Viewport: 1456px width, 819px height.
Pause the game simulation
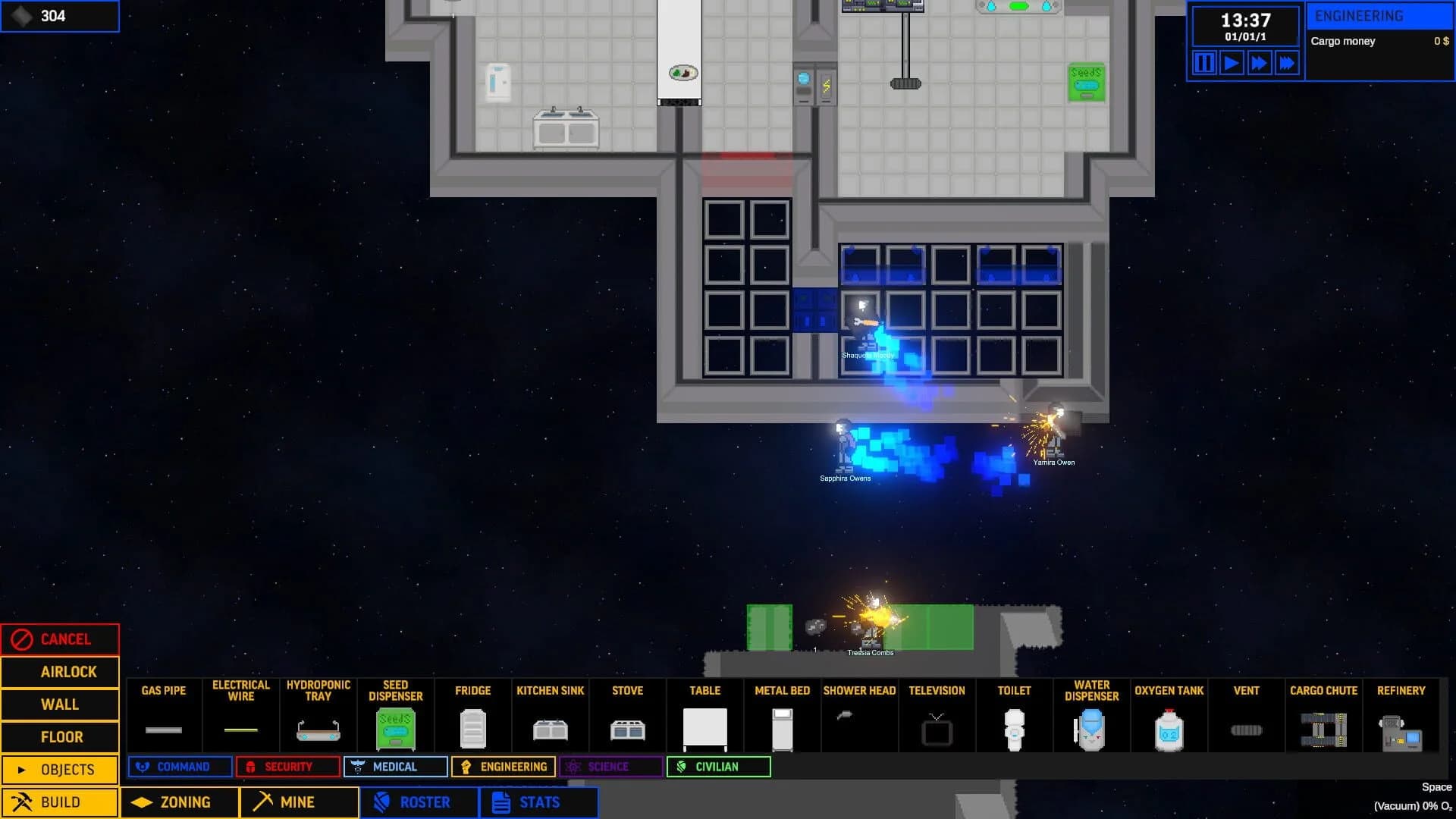1203,64
